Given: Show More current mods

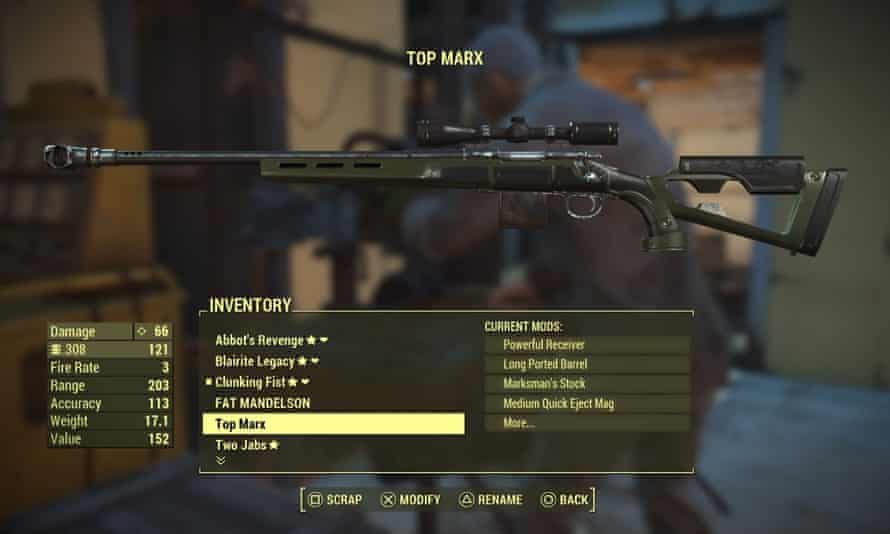Looking at the screenshot, I should tap(587, 424).
